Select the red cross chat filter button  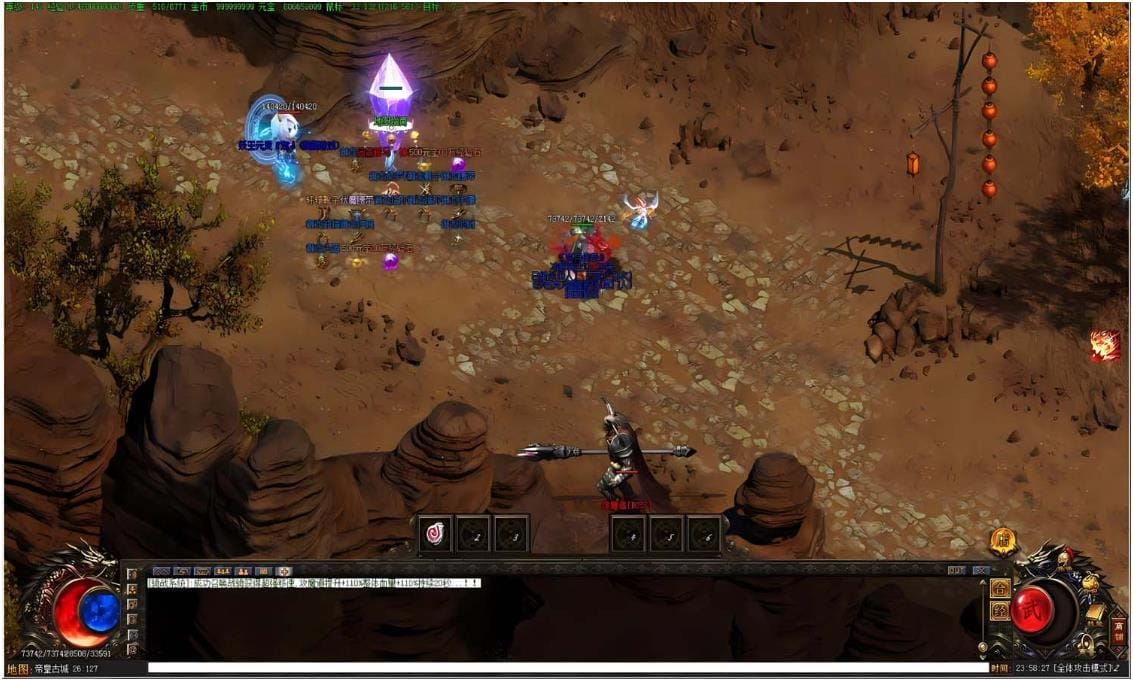coord(284,571)
